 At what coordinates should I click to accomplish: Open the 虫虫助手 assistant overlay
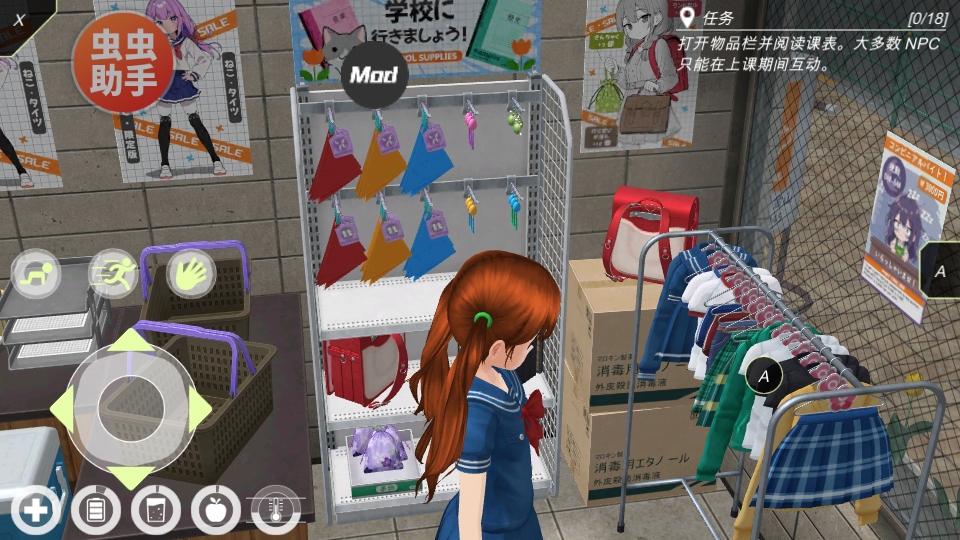[x=122, y=62]
